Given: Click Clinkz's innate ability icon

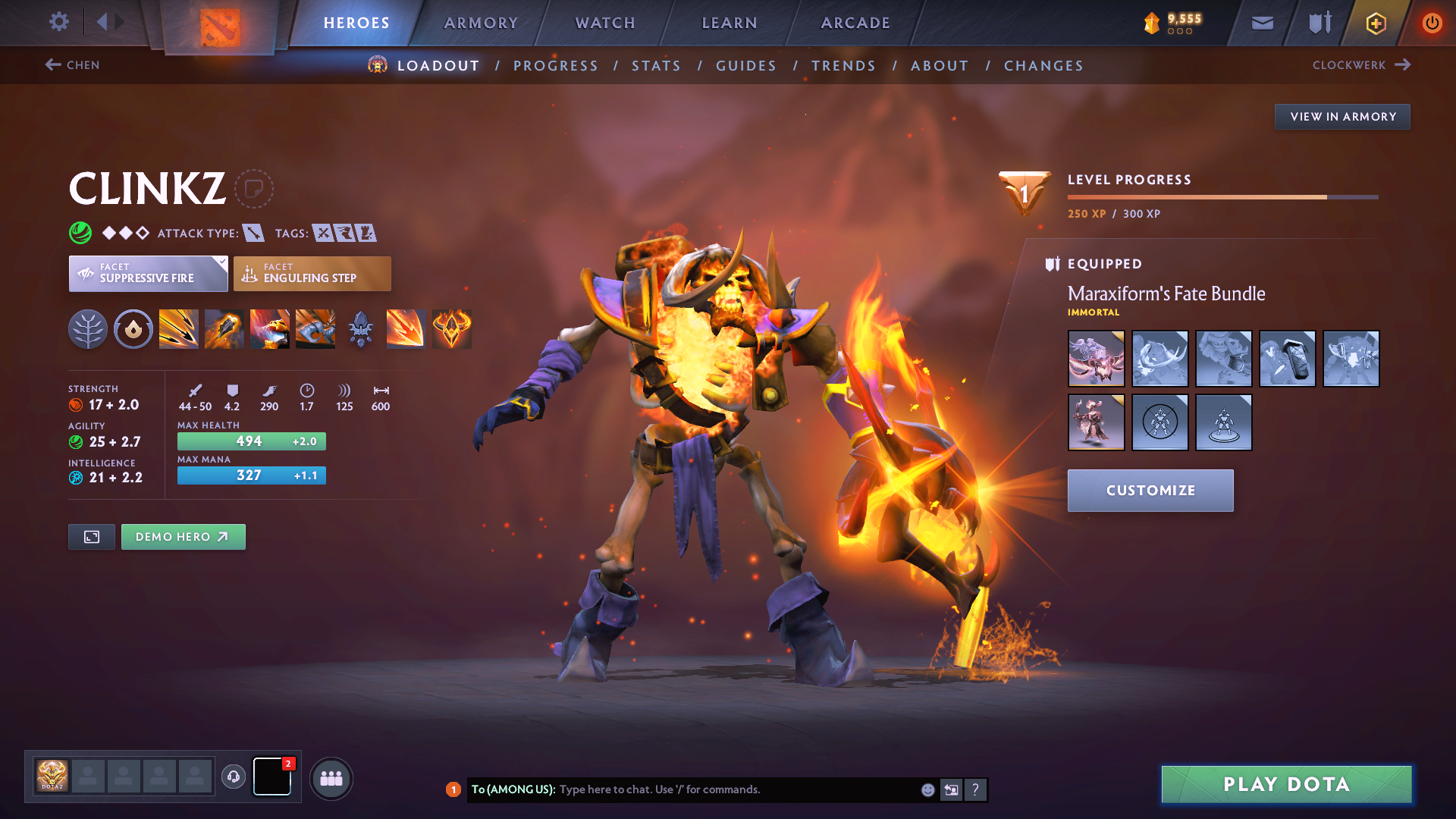Looking at the screenshot, I should (x=133, y=328).
